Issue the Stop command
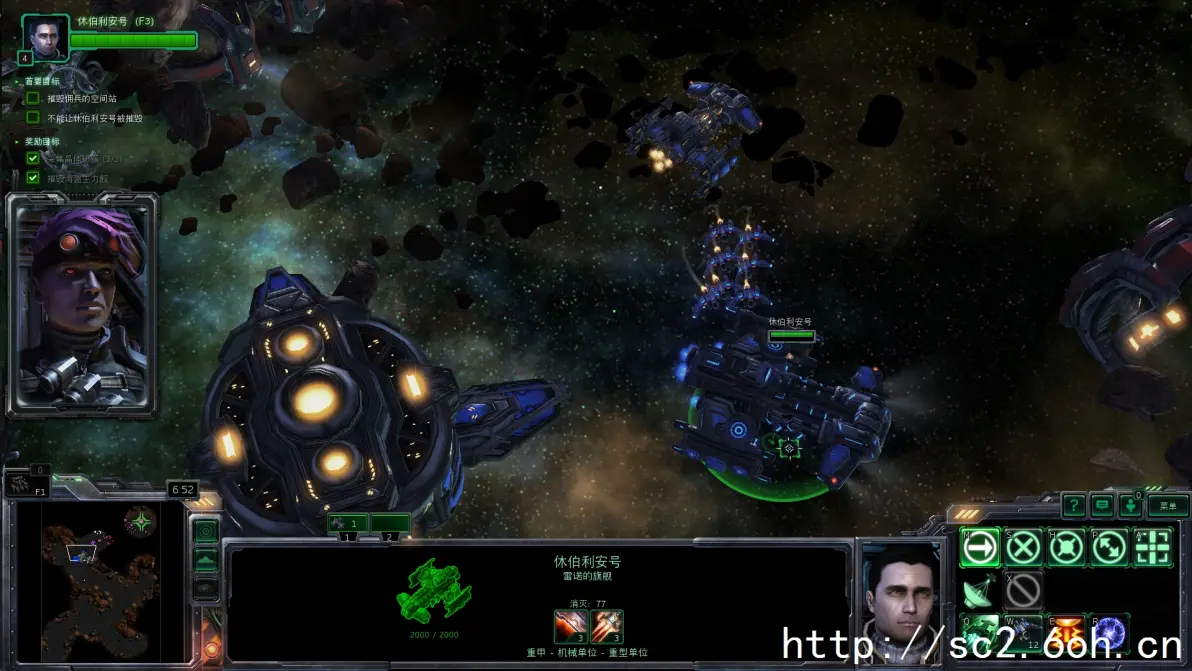Viewport: 1192px width, 671px height. [1023, 547]
